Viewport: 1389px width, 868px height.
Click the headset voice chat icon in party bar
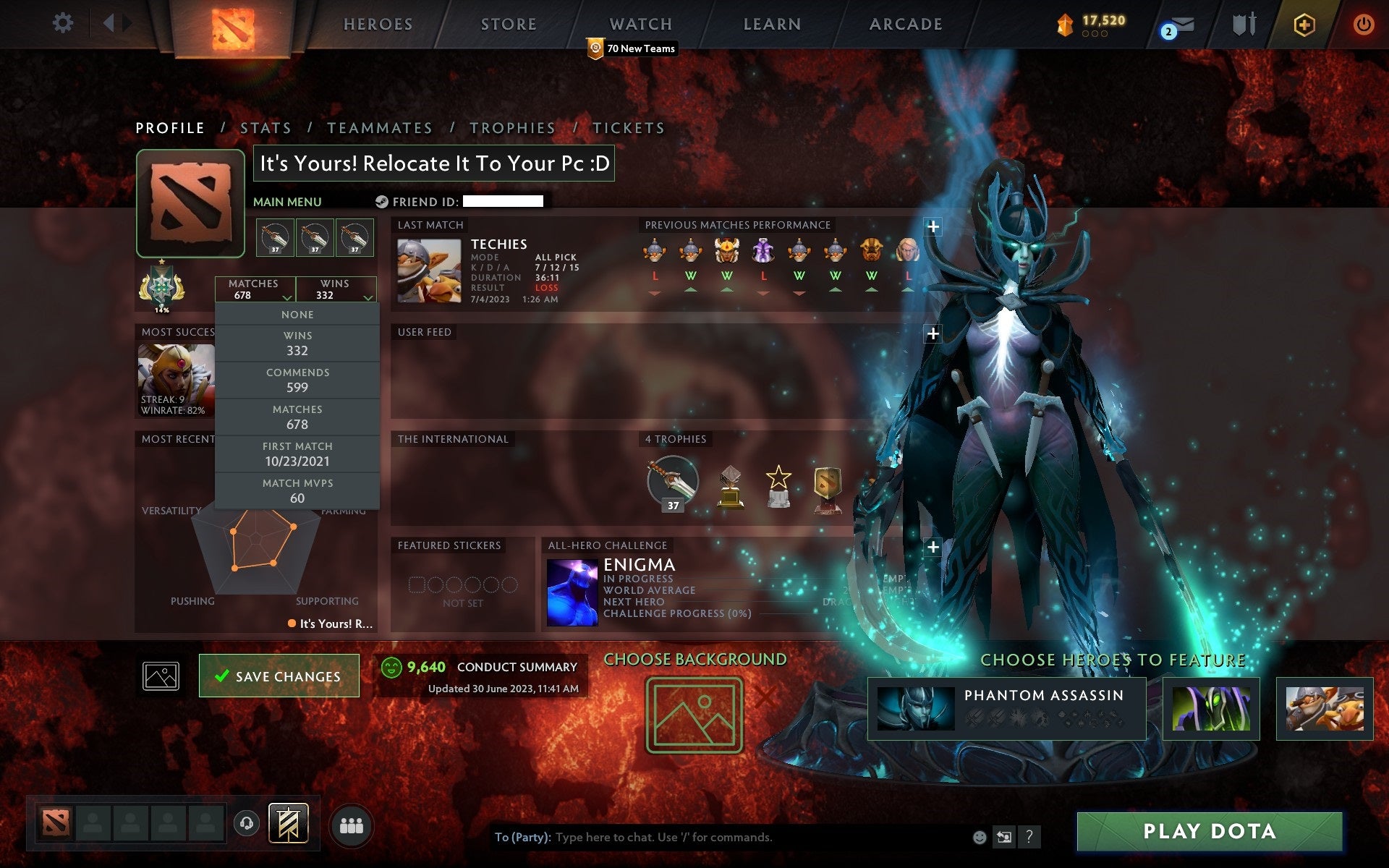coord(246,822)
